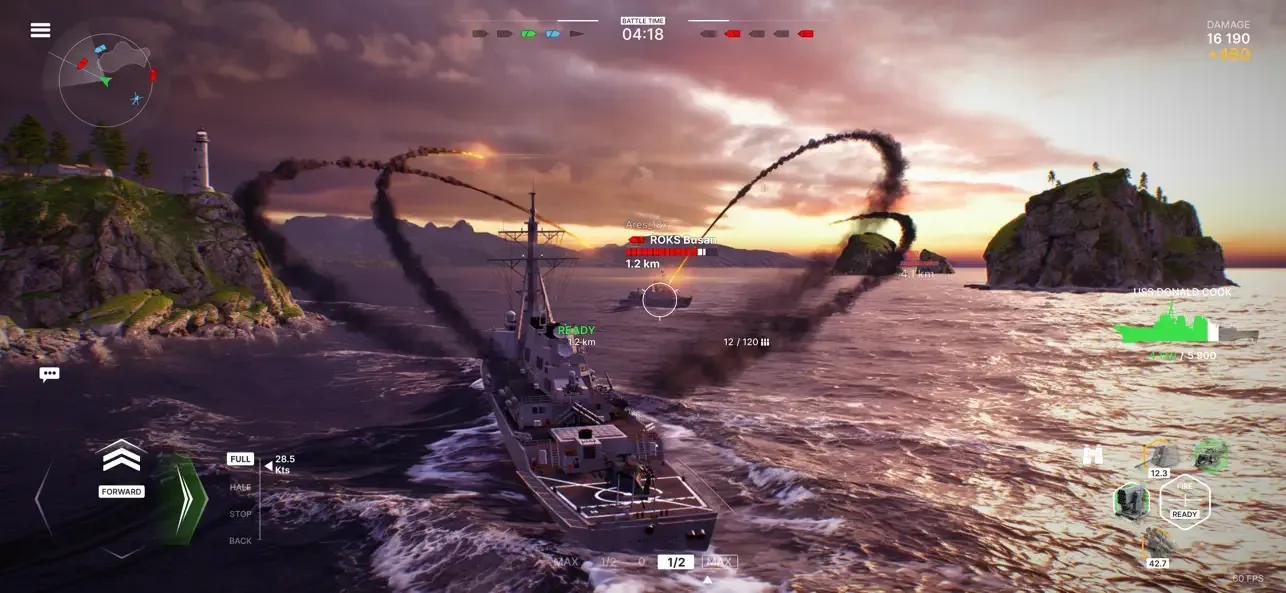The image size is (1286, 593).
Task: Center the rudder at 0
Action: pos(642,562)
